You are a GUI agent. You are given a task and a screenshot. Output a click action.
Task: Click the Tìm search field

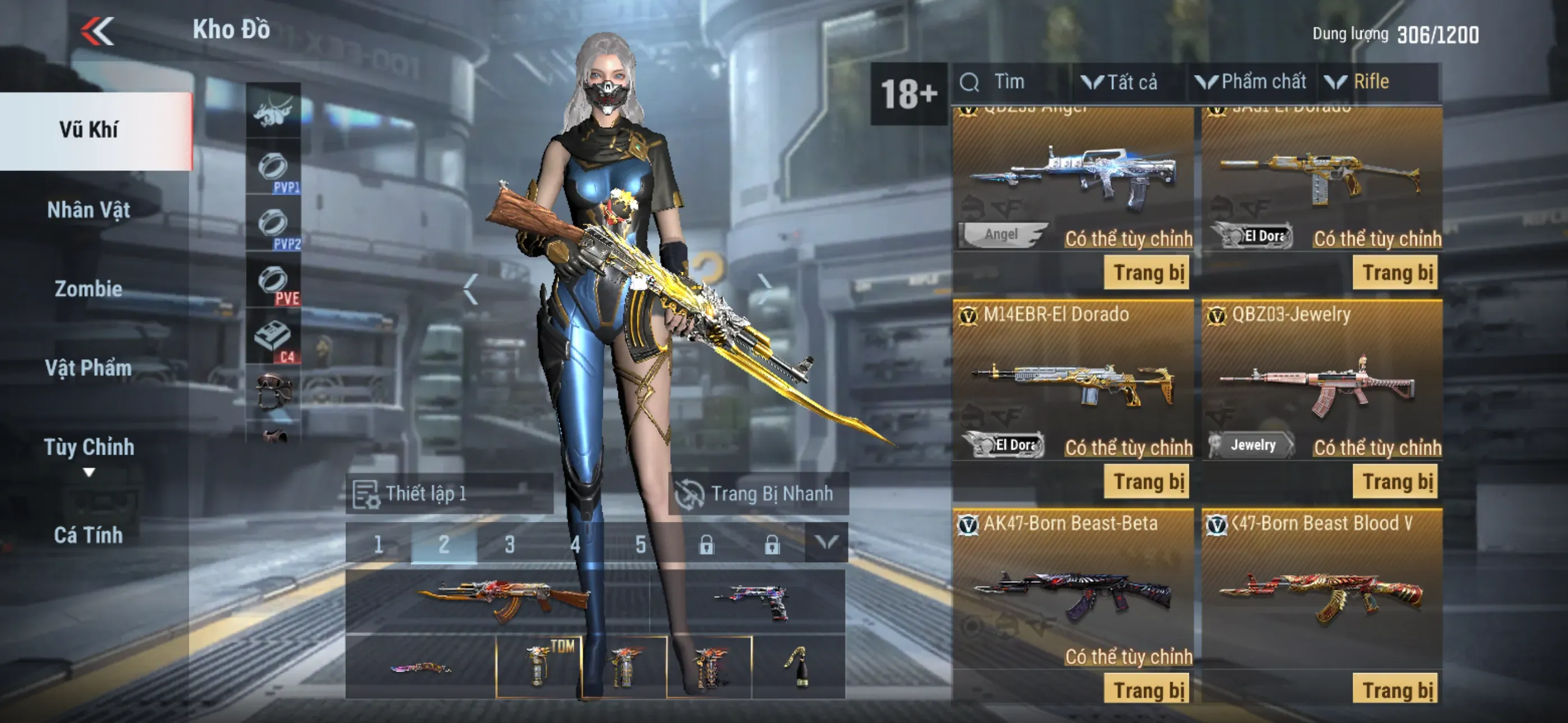coord(1011,82)
